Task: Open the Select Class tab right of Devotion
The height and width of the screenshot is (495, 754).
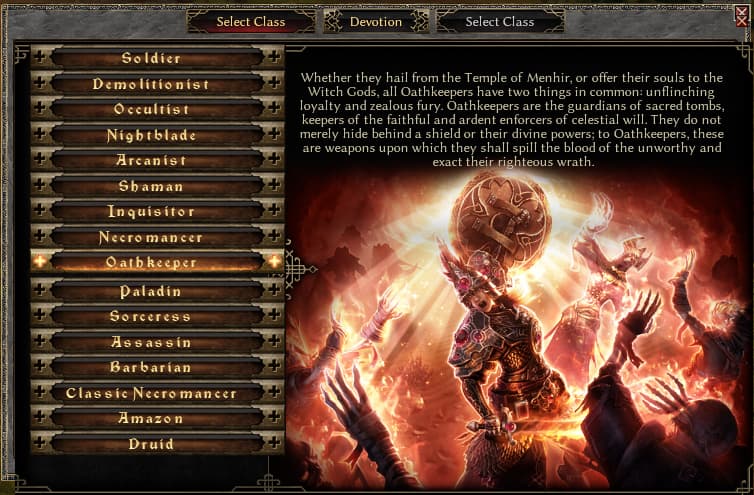Action: 500,21
